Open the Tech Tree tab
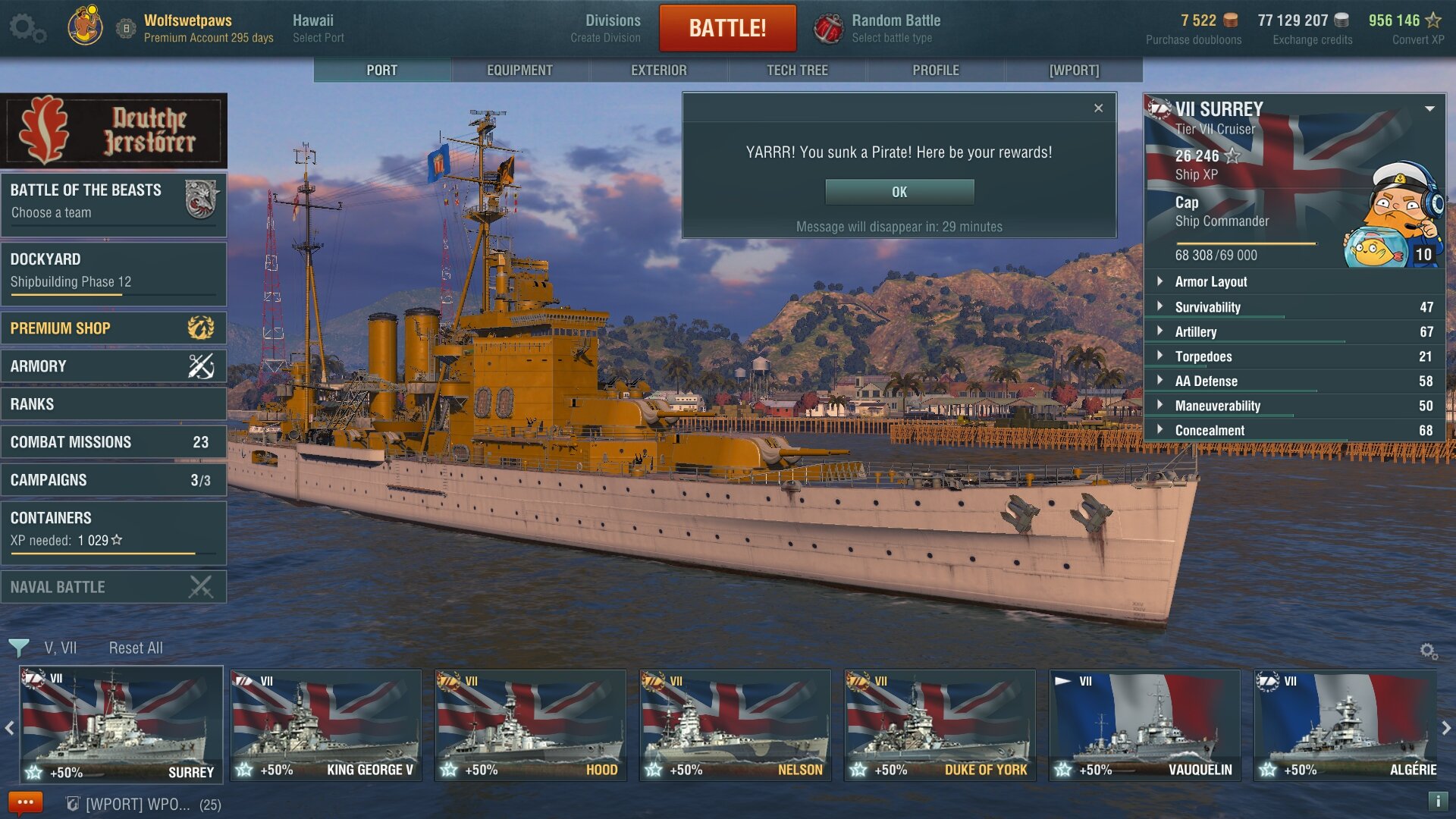 (x=797, y=70)
